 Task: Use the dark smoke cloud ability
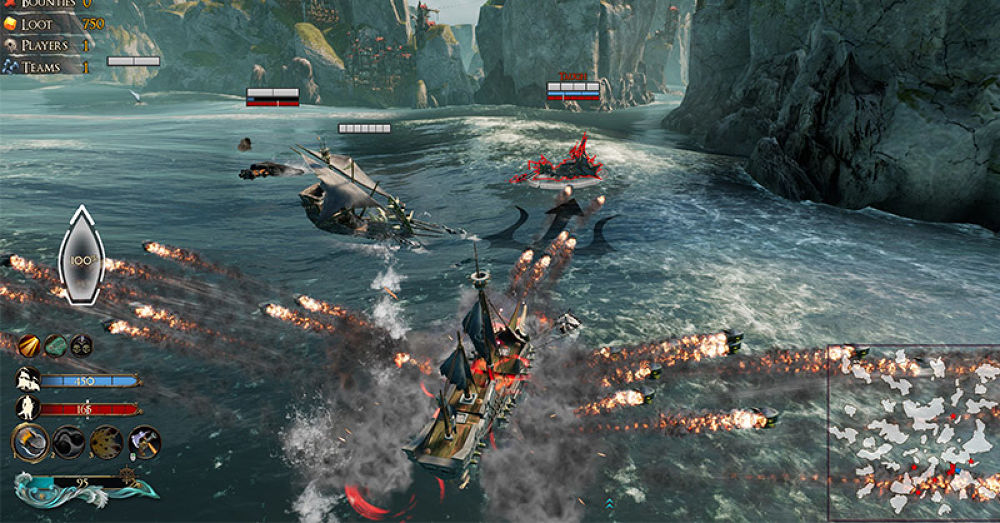point(69,442)
